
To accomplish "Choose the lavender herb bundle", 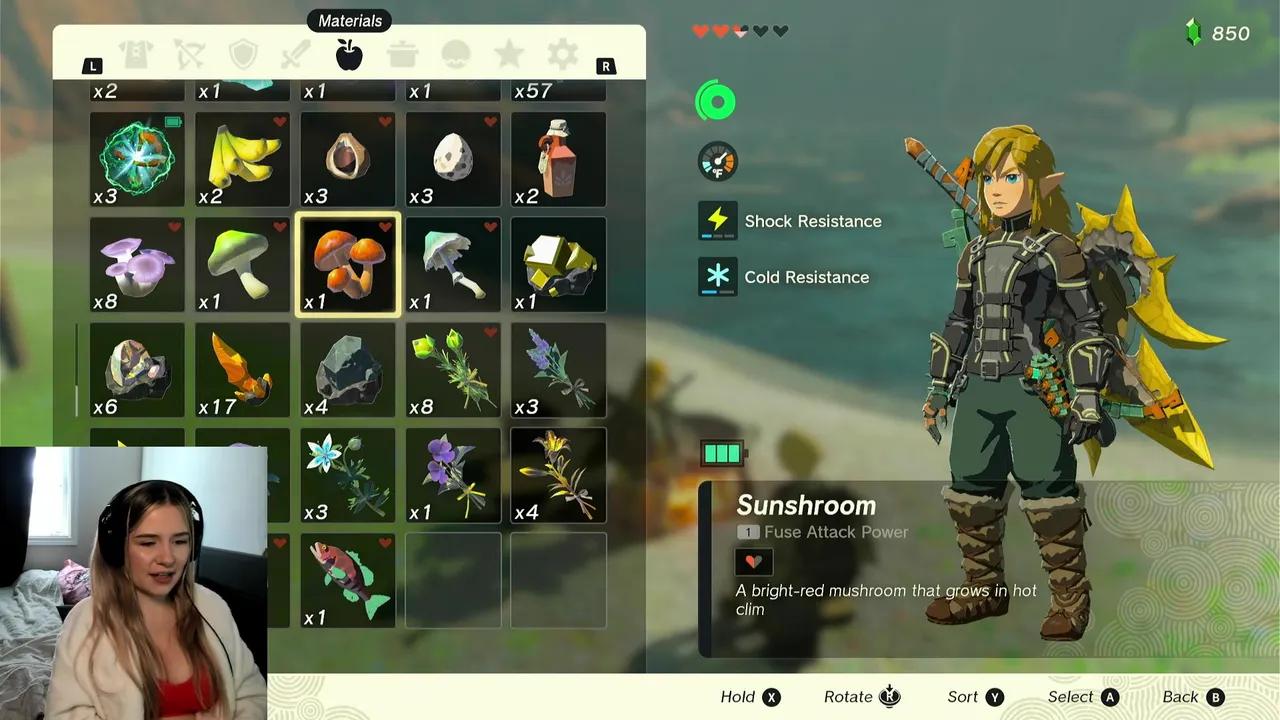I will pyautogui.click(x=558, y=370).
